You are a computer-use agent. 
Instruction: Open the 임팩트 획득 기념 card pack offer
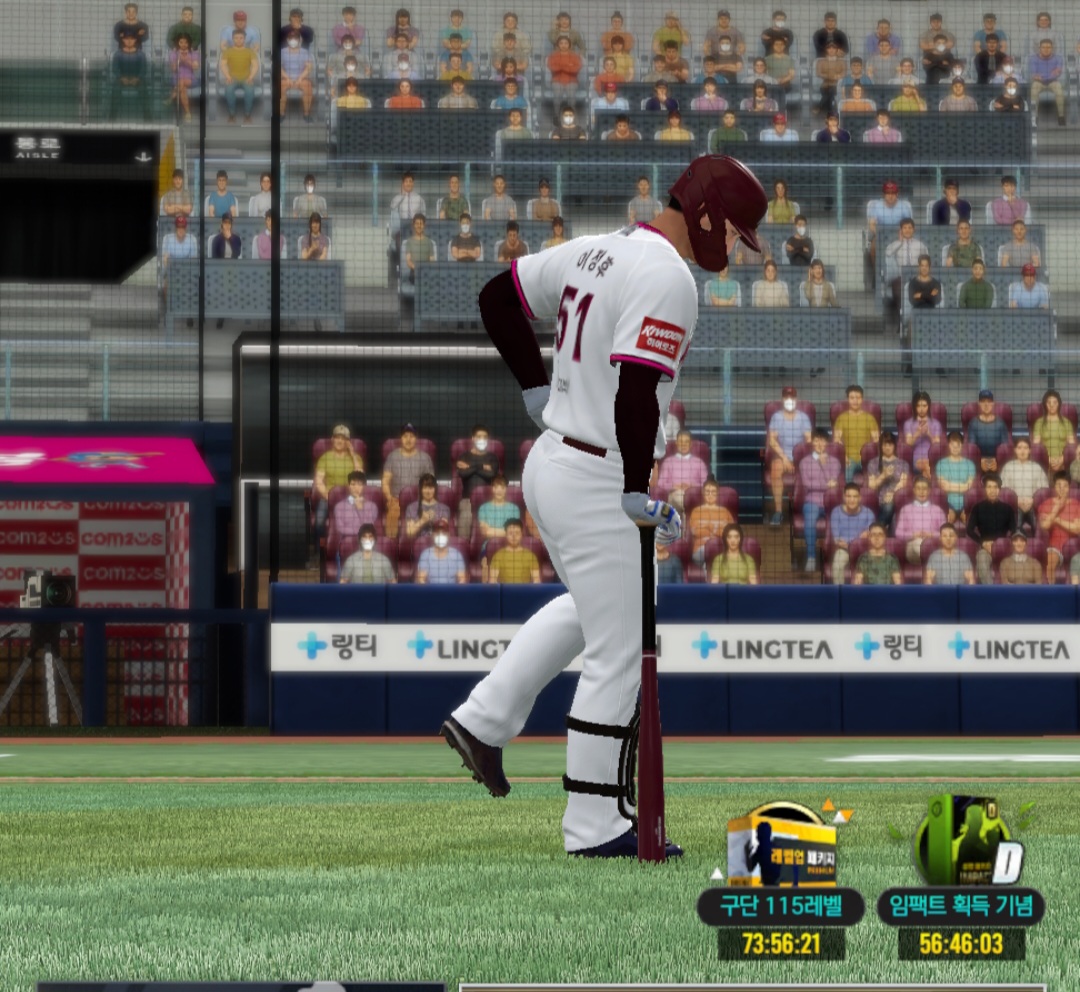961,848
